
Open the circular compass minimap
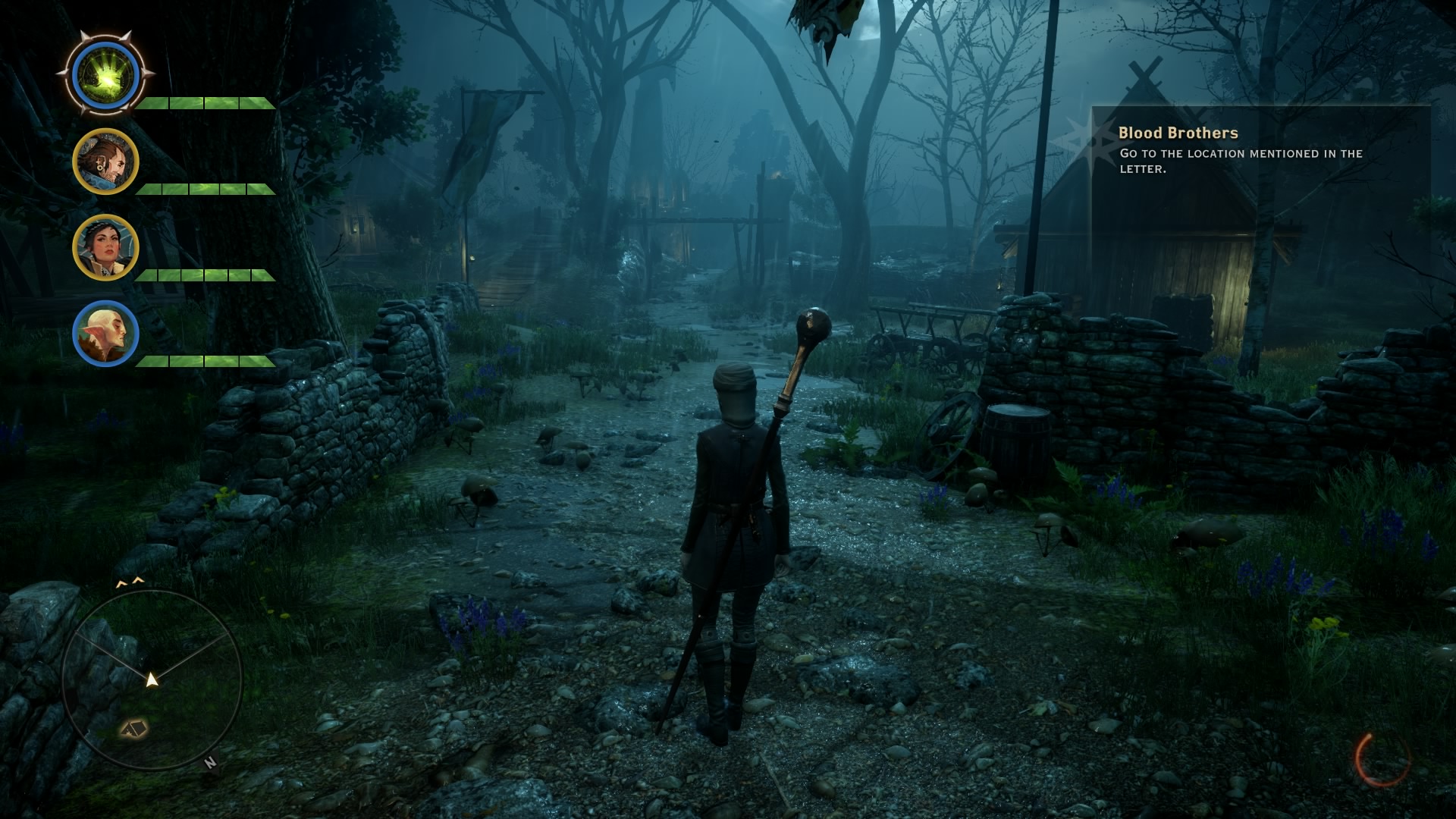152,679
